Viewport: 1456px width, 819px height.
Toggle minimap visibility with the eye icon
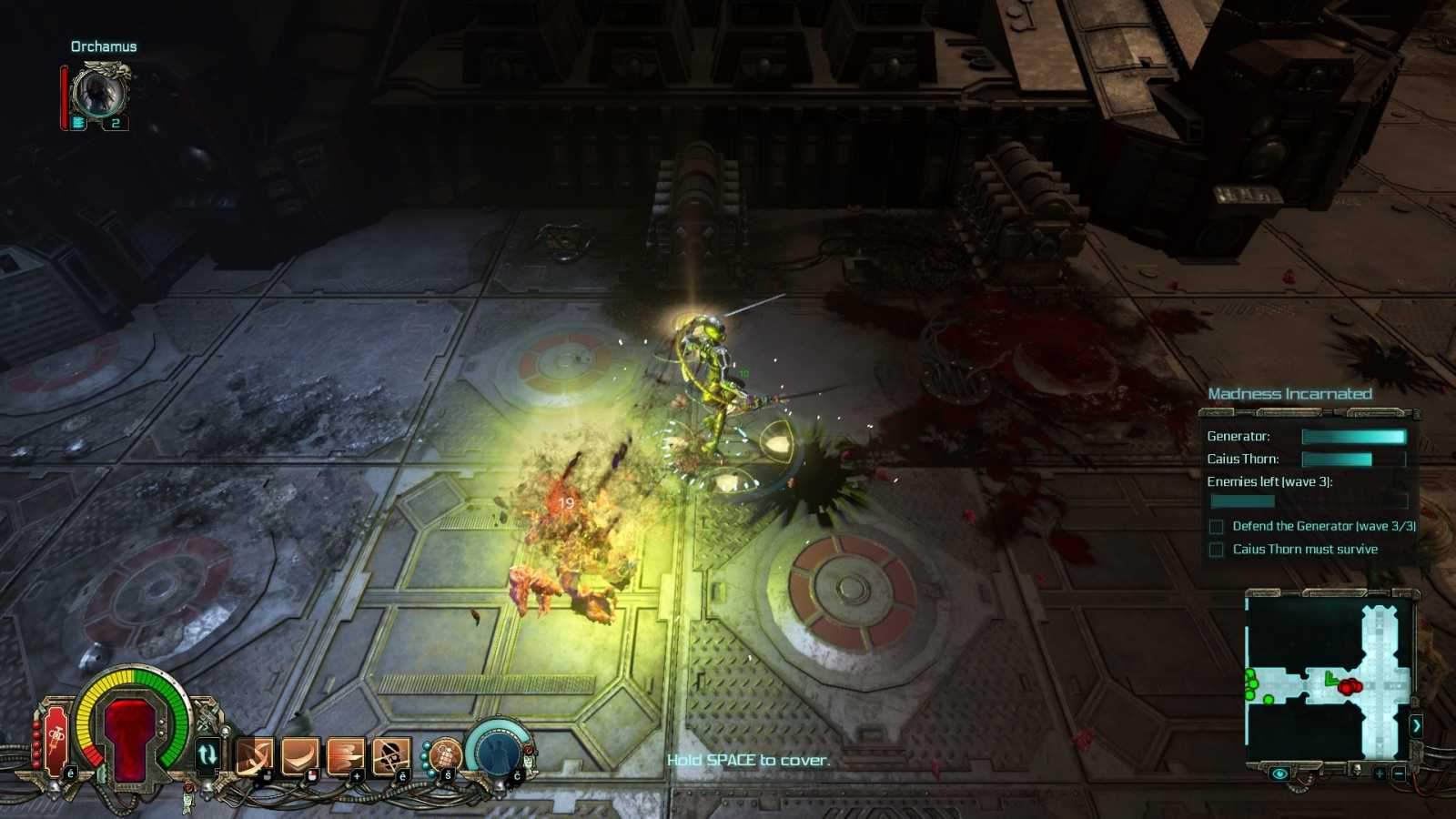click(1279, 773)
